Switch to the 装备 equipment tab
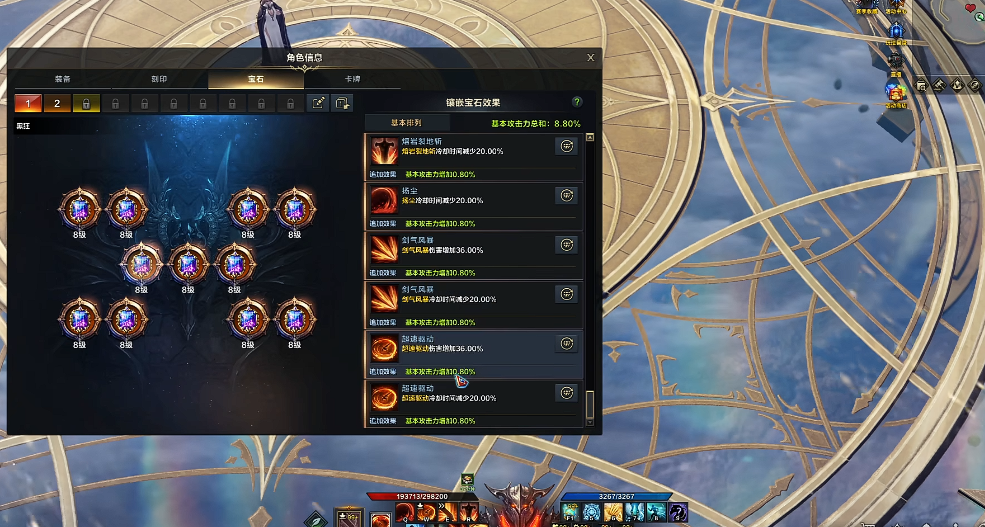Viewport: 985px width, 527px height. coord(62,79)
